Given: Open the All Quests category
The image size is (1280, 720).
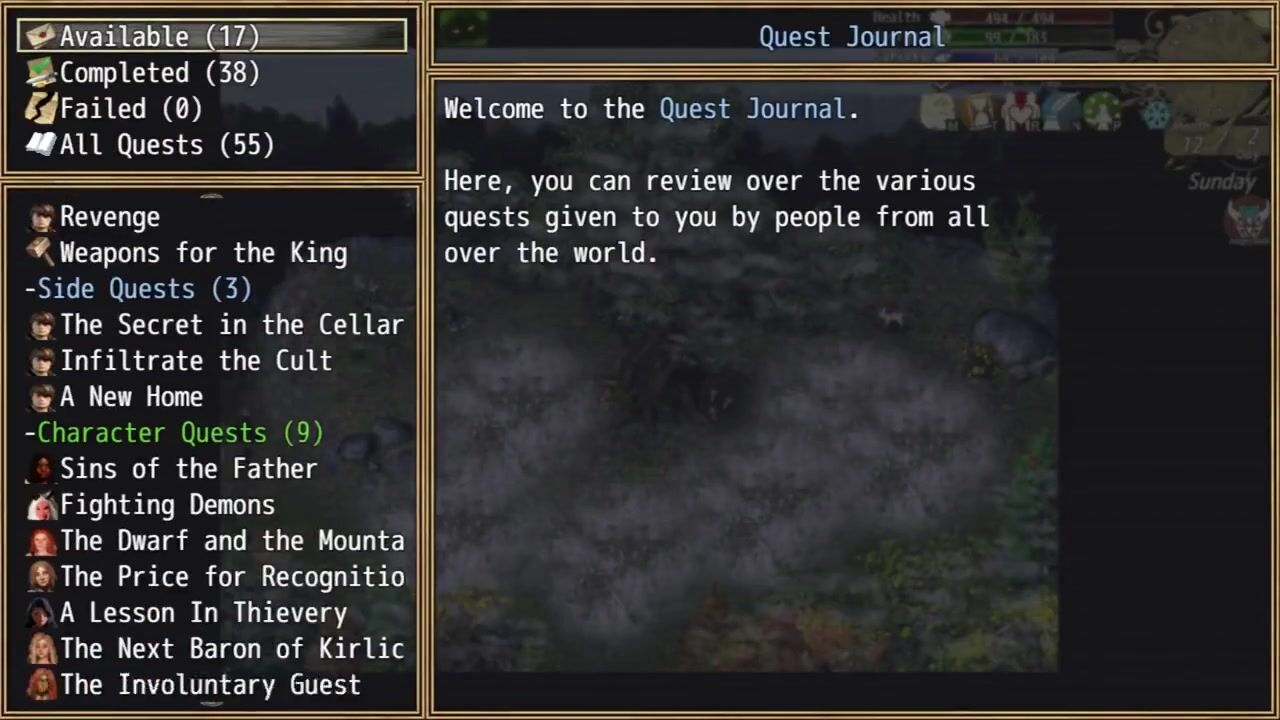Looking at the screenshot, I should (167, 145).
